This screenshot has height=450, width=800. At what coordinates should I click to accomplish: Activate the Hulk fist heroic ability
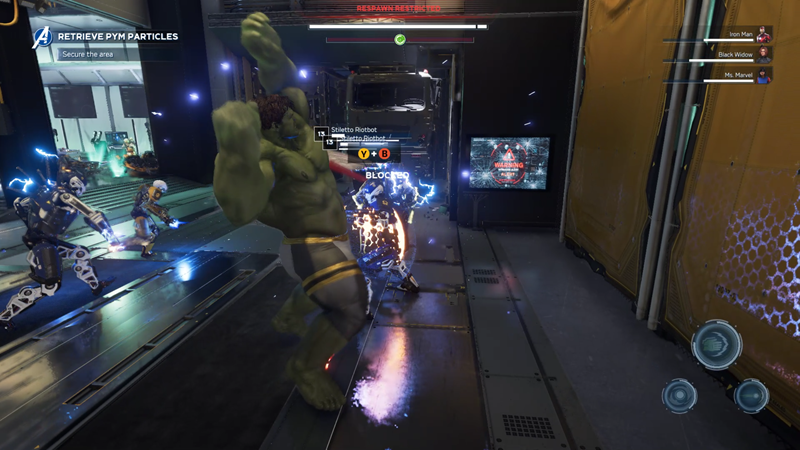point(716,345)
